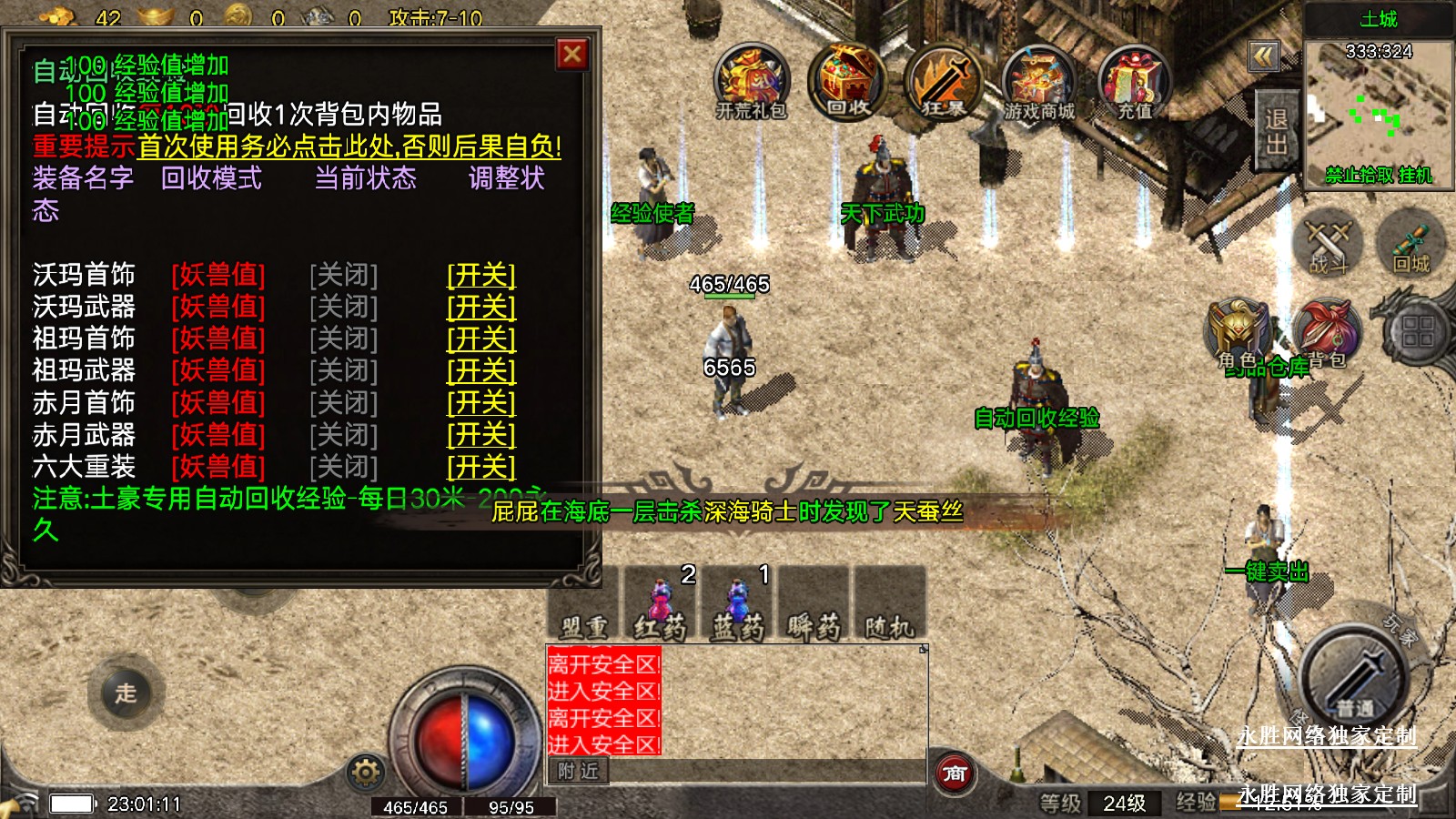Tap the 战斗 crossed swords button
The width and height of the screenshot is (1456, 819).
pyautogui.click(x=1328, y=244)
